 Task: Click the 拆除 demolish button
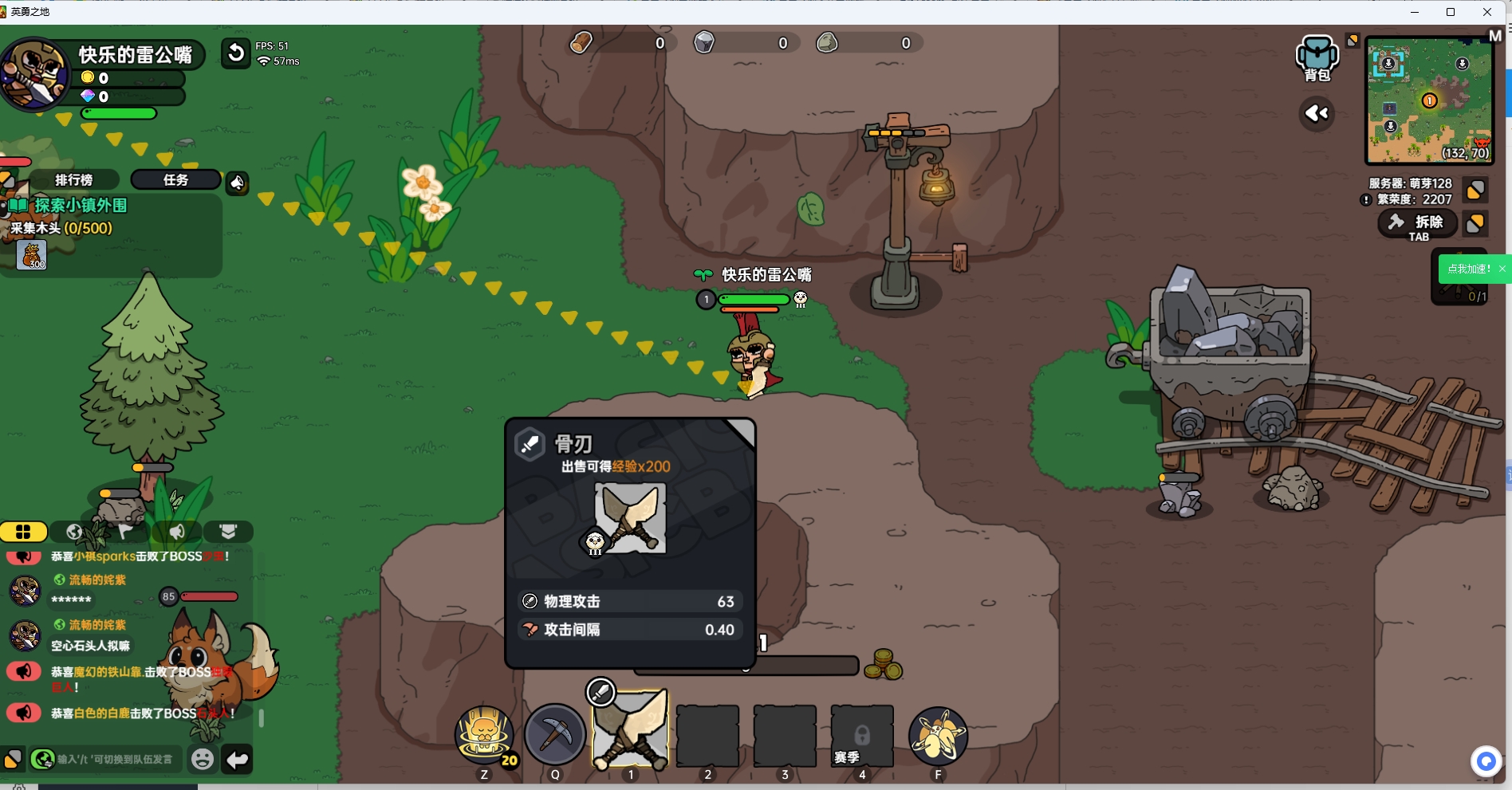(1418, 224)
